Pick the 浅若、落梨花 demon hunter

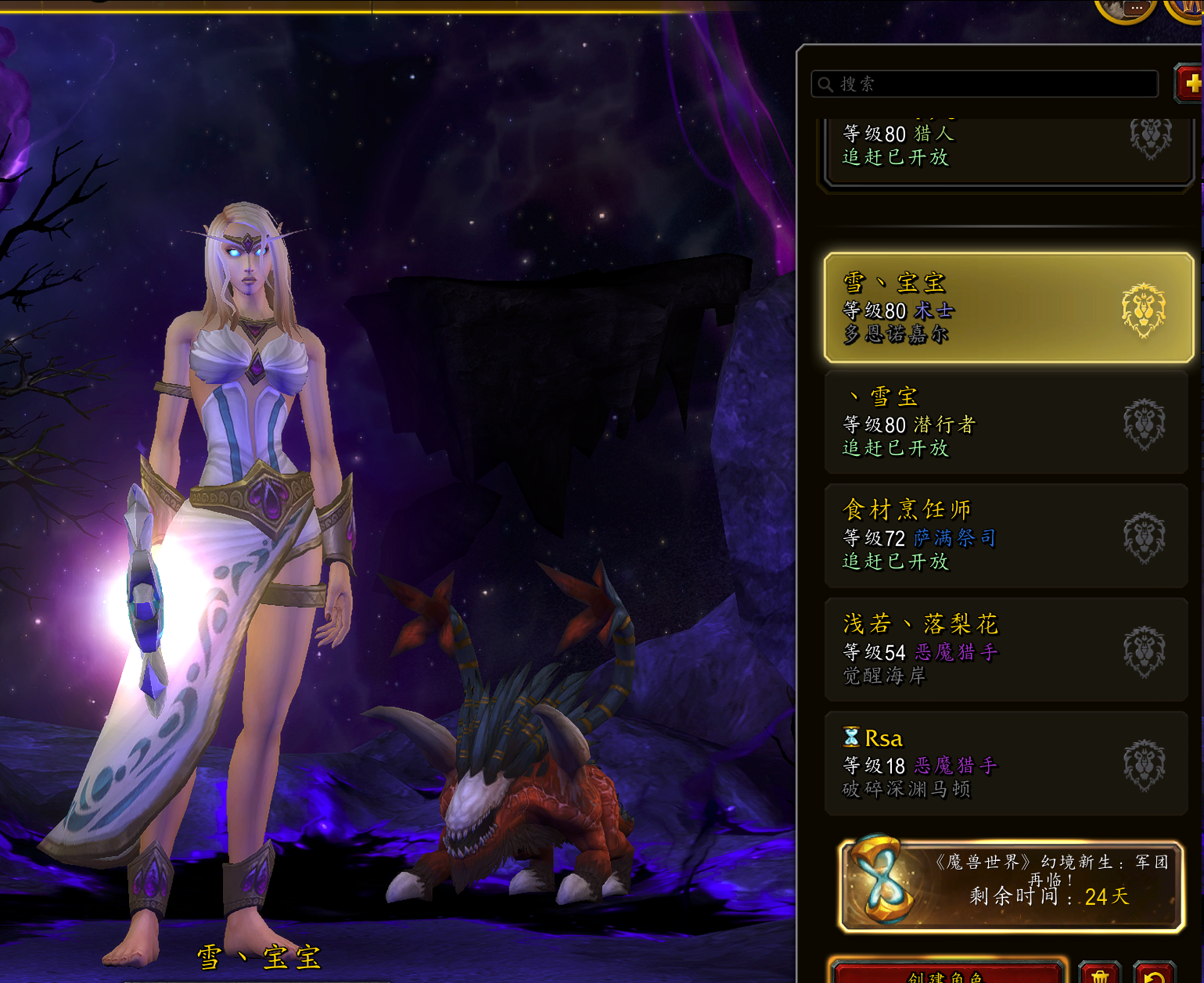1006,649
